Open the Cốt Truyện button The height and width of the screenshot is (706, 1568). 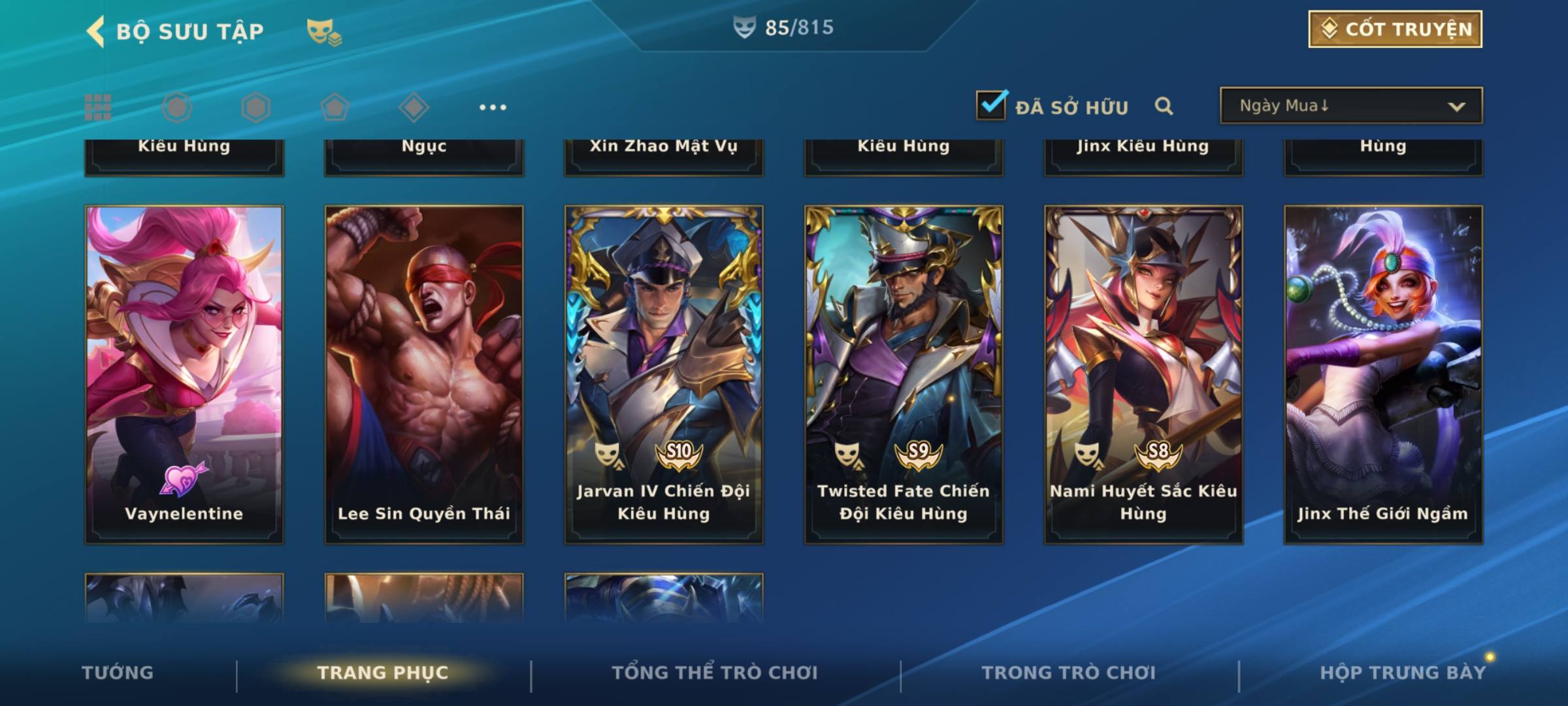click(x=1395, y=29)
